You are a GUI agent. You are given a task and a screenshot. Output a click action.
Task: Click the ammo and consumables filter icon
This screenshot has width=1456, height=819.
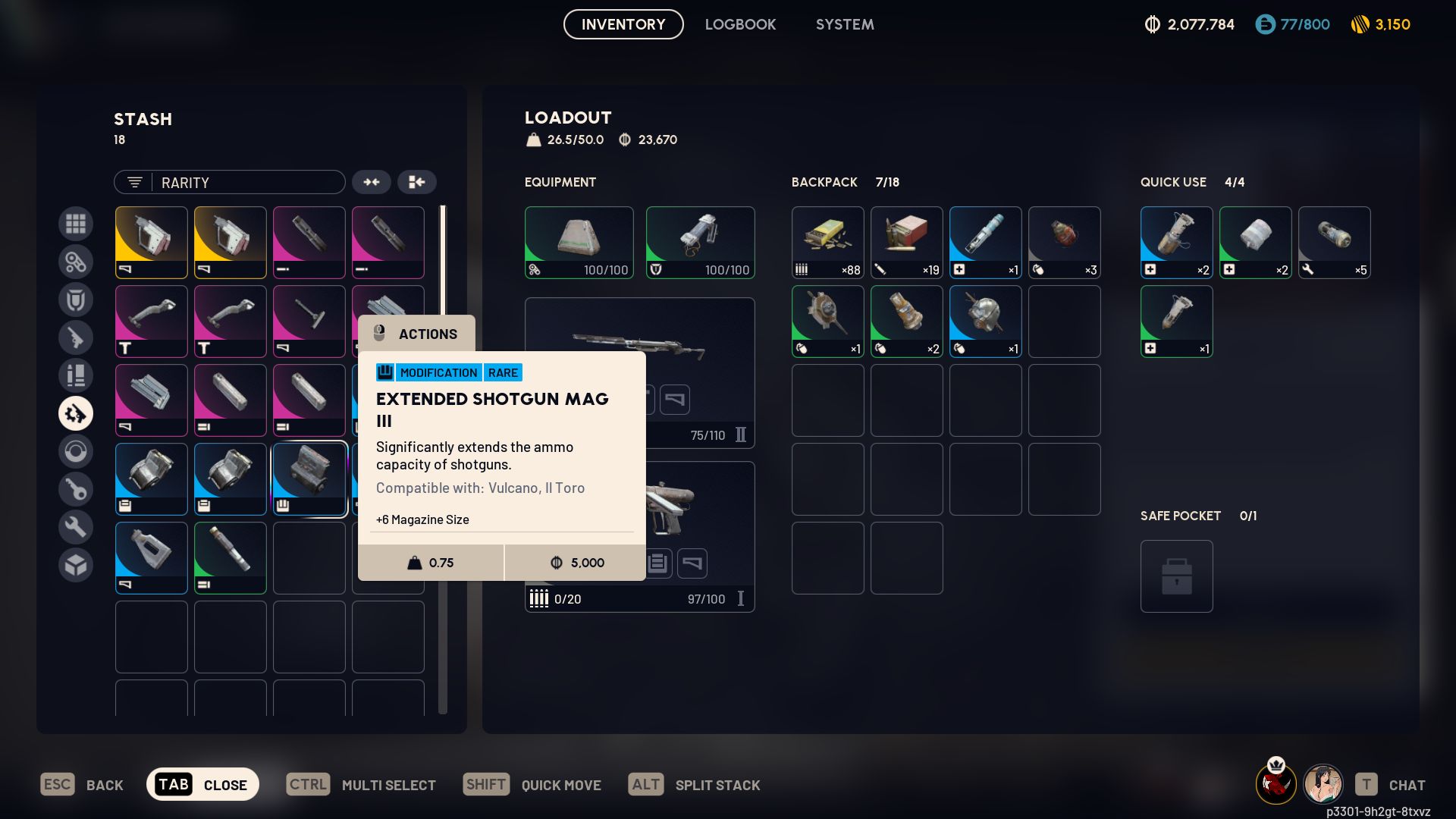click(x=76, y=375)
